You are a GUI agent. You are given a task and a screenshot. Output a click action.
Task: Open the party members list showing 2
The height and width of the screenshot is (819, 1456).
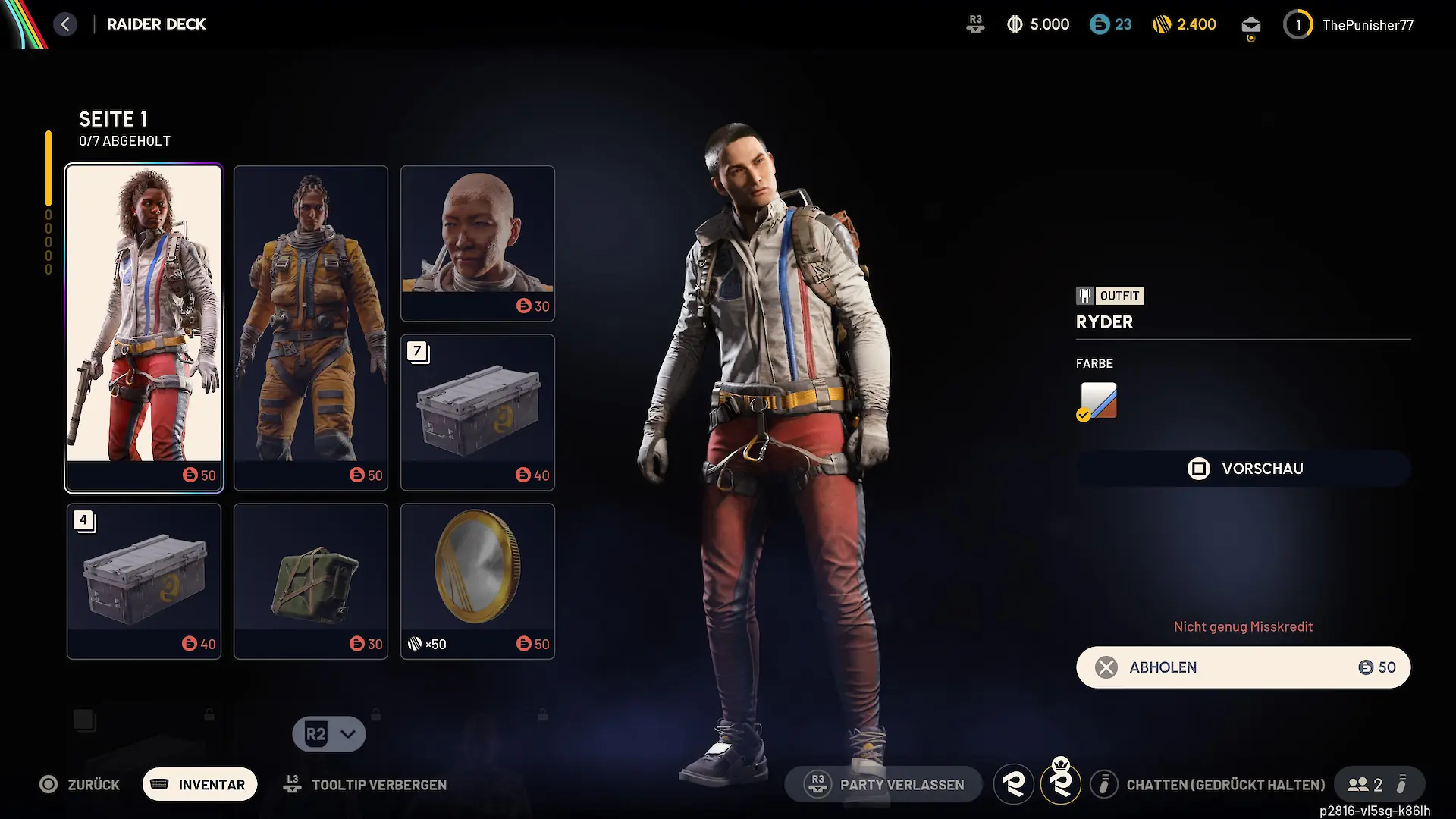pyautogui.click(x=1366, y=785)
